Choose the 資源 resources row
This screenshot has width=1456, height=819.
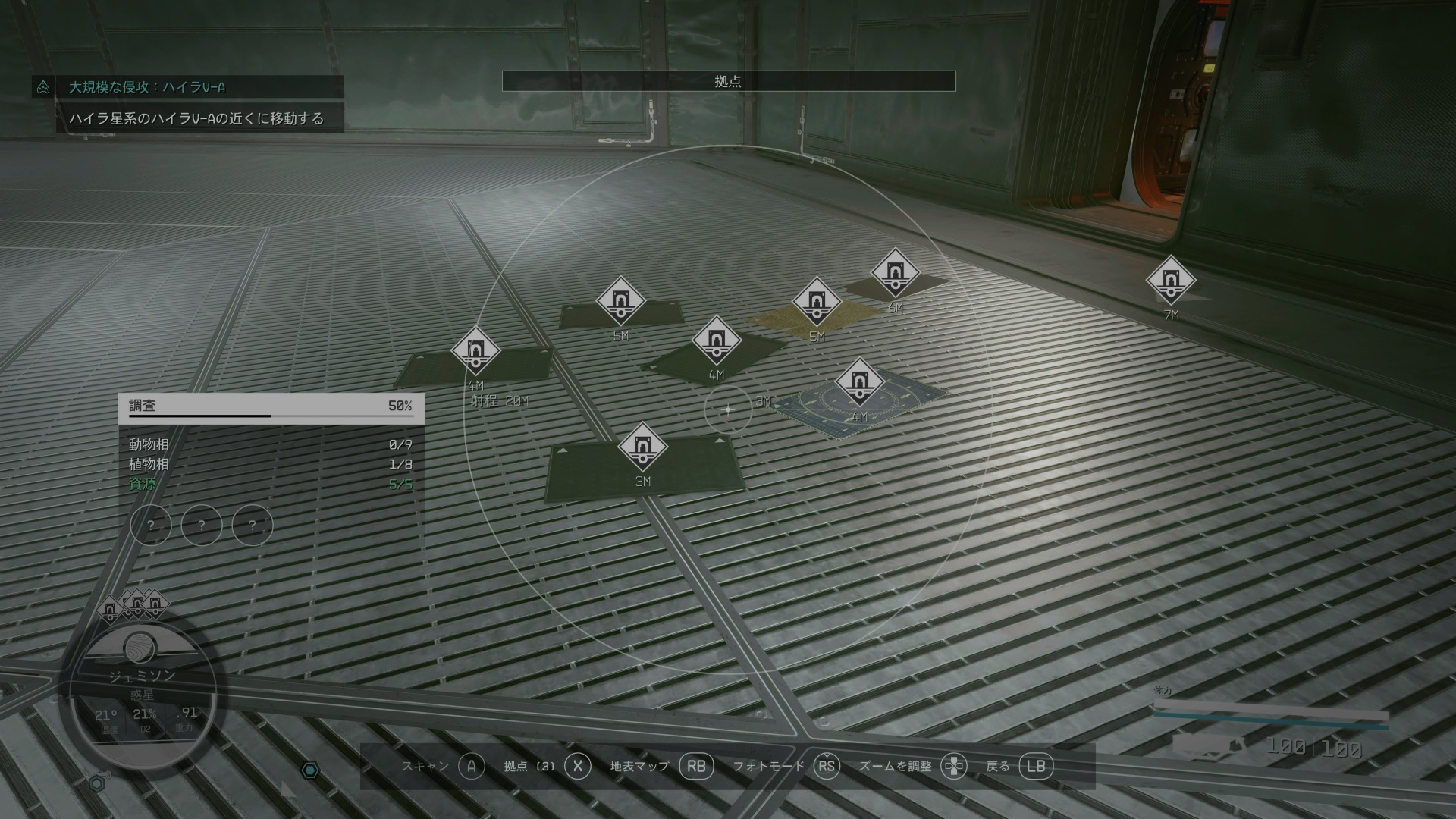pos(270,484)
